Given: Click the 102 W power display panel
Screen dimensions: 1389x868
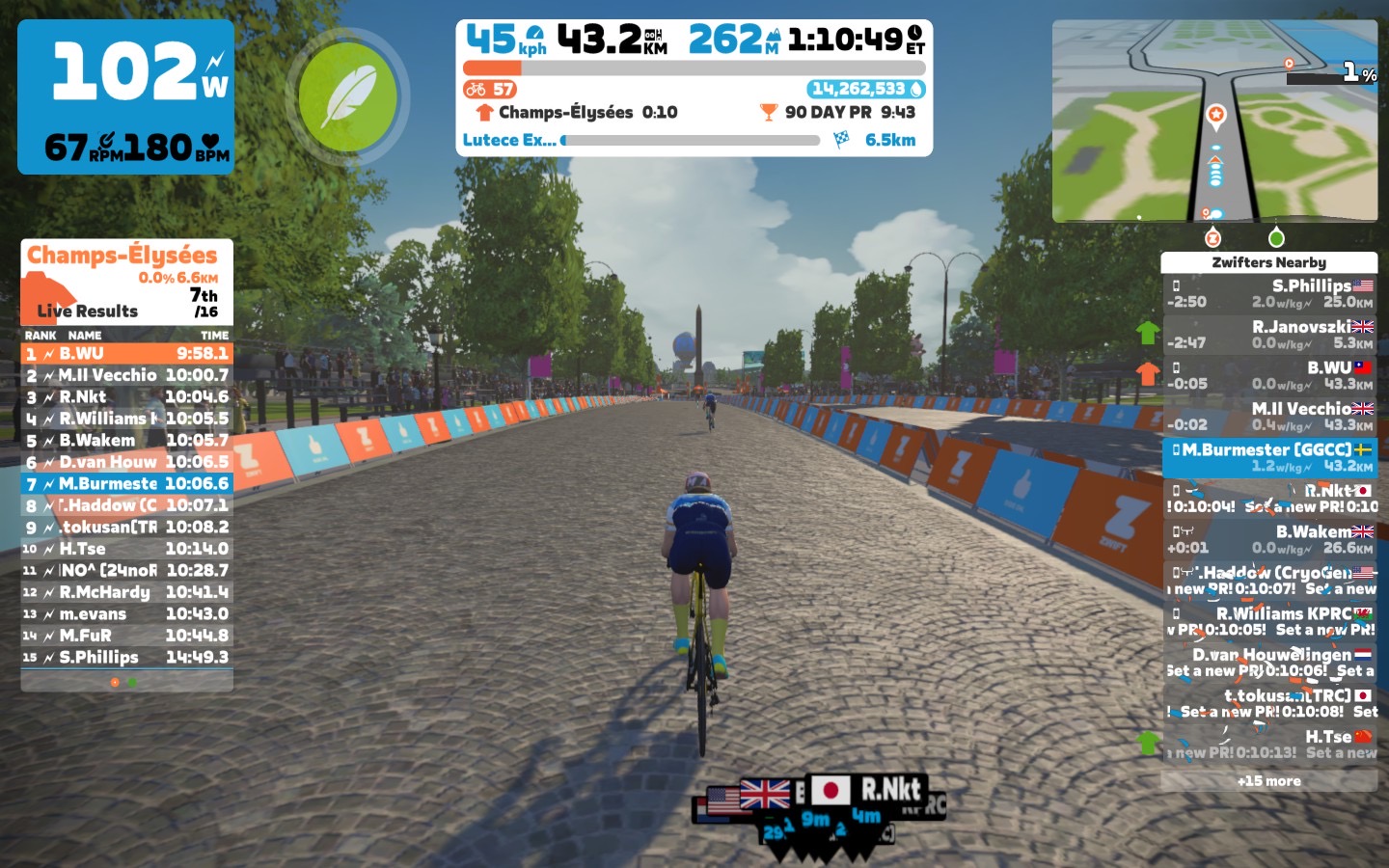Looking at the screenshot, I should 126,96.
